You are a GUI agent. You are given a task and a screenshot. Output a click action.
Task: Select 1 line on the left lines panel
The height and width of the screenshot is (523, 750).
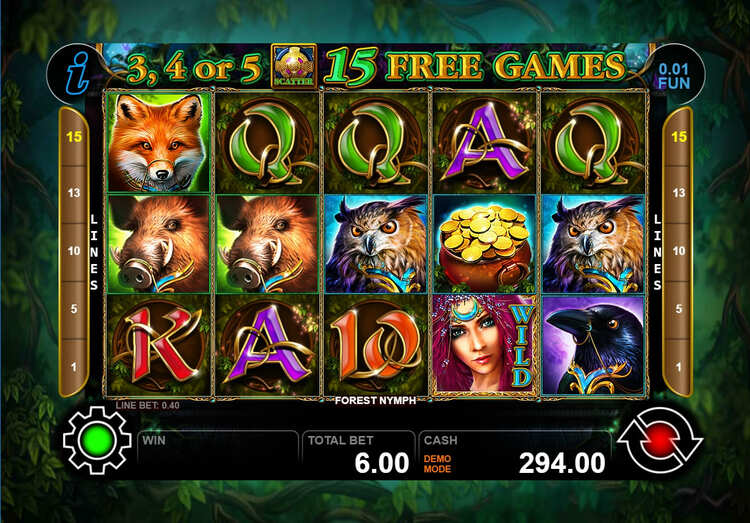click(x=74, y=366)
